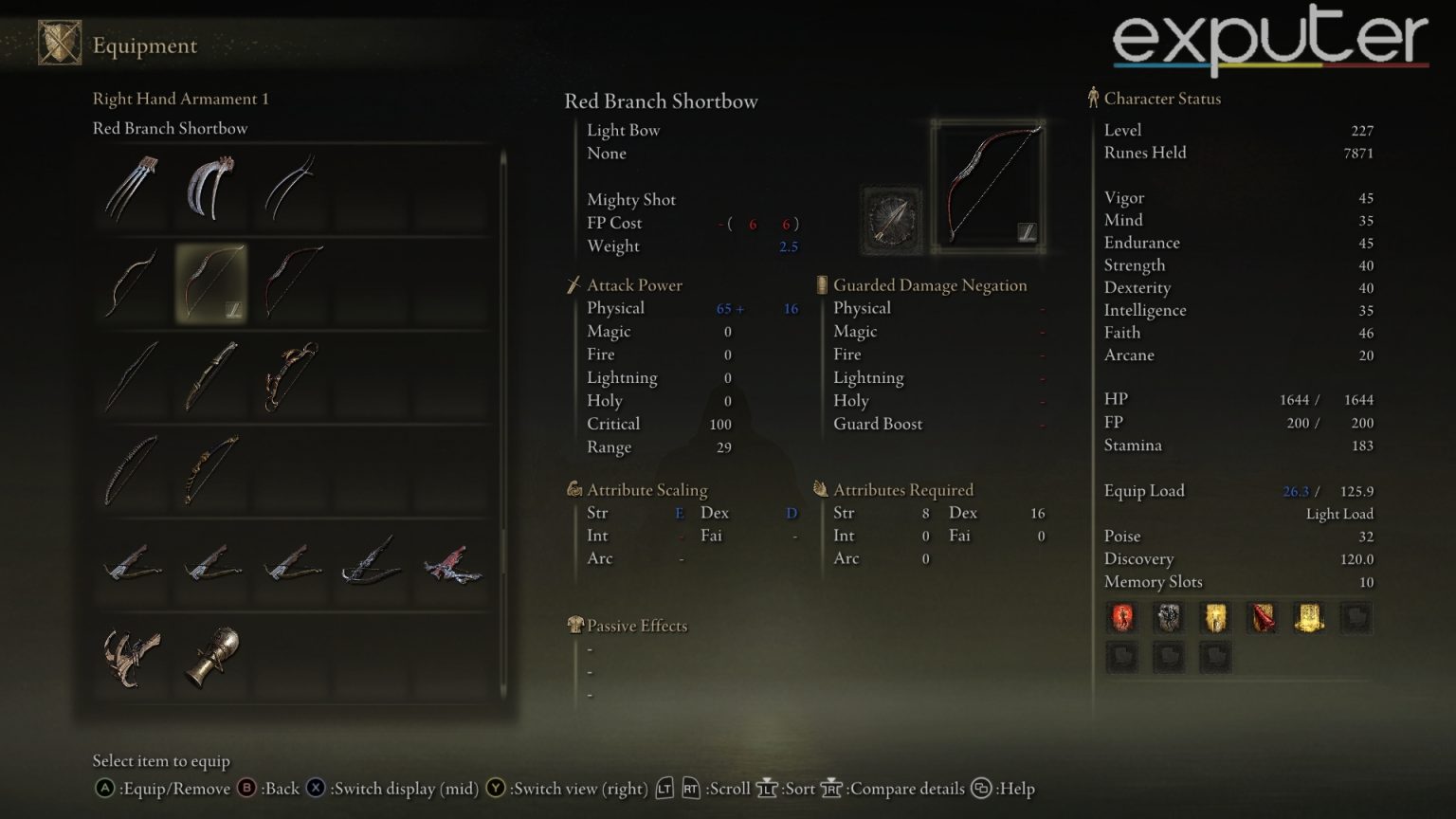Viewport: 1456px width, 819px height.
Task: Pick the perfume bottle item at the bottom row
Action: (x=210, y=654)
